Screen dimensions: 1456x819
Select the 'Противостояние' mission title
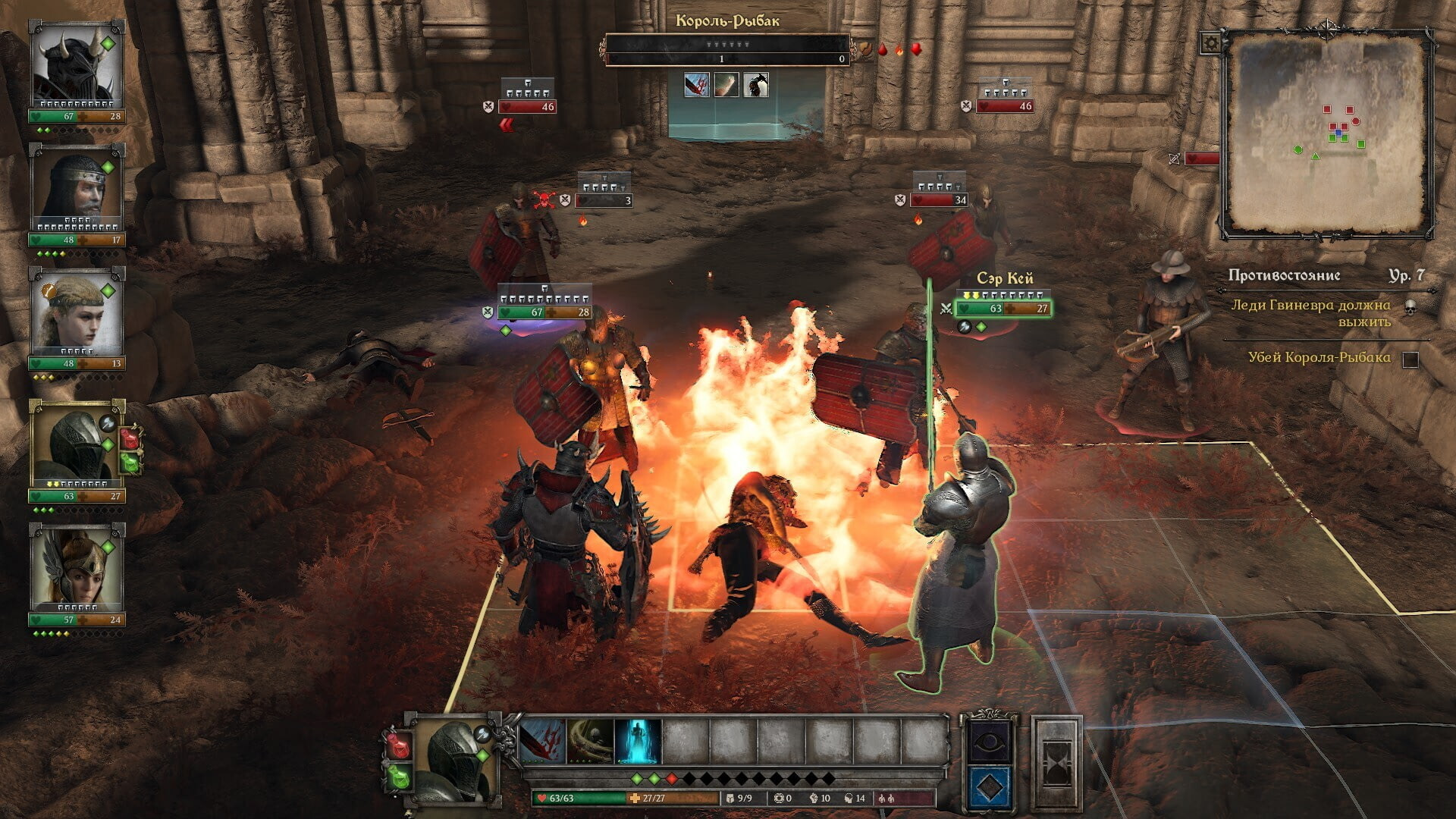(1284, 275)
